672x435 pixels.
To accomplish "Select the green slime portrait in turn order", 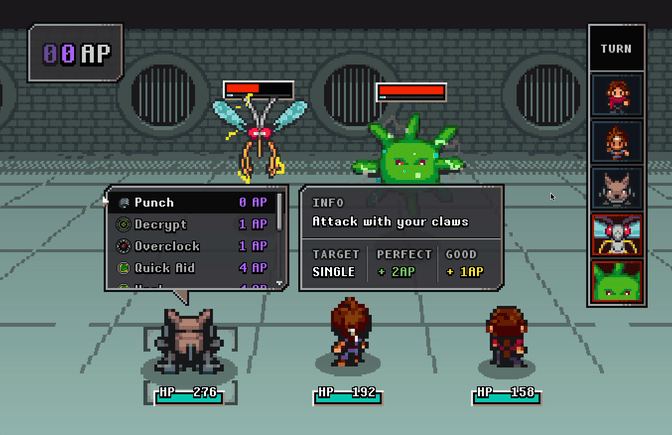I will pyautogui.click(x=616, y=281).
